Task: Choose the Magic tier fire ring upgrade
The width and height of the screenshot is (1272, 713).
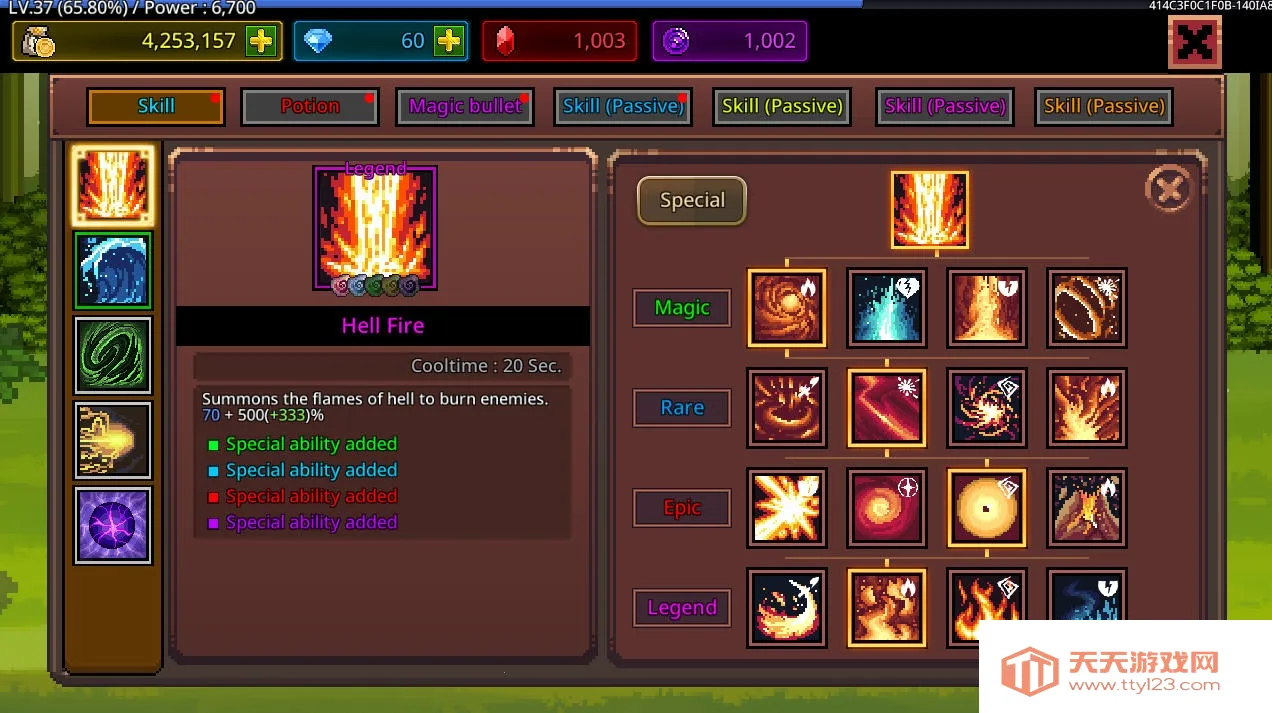Action: [x=1087, y=307]
